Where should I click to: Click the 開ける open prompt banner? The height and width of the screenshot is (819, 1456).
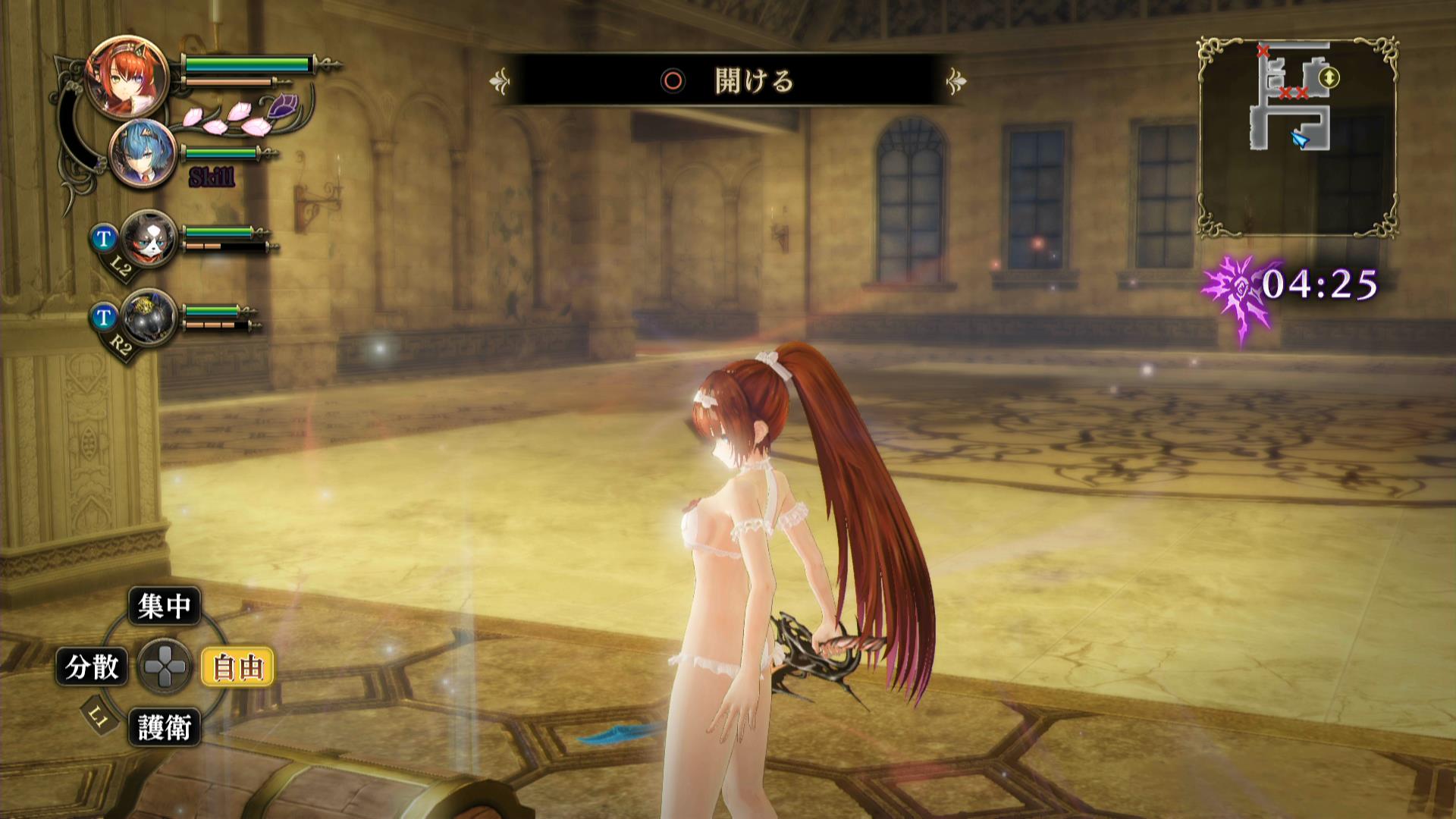[728, 80]
